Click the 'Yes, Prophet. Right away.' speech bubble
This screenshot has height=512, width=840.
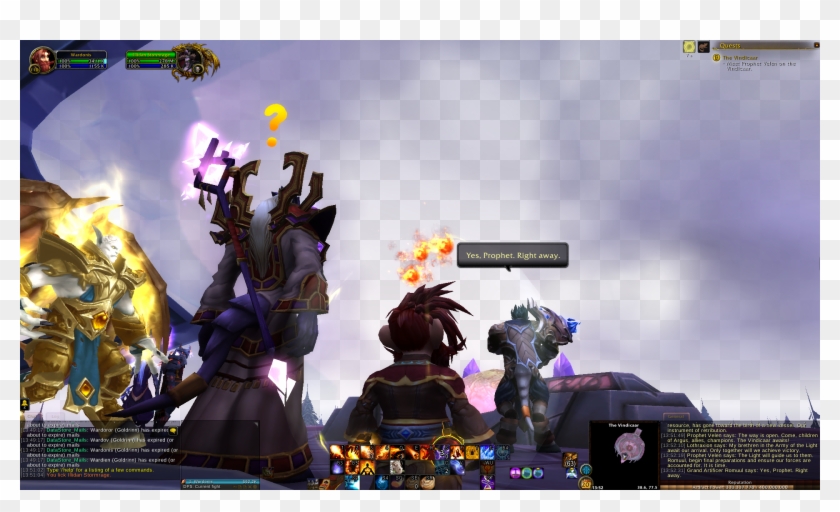point(513,256)
